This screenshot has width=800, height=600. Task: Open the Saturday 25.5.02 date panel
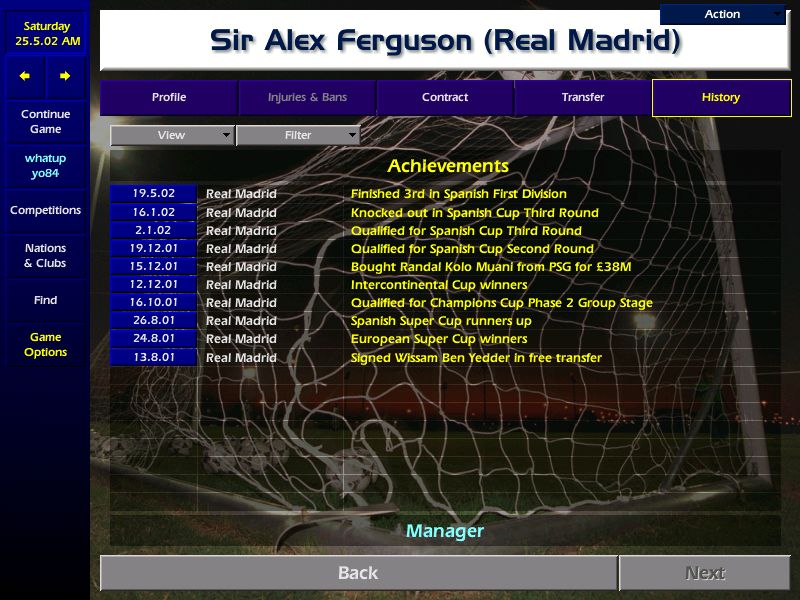pyautogui.click(x=45, y=34)
